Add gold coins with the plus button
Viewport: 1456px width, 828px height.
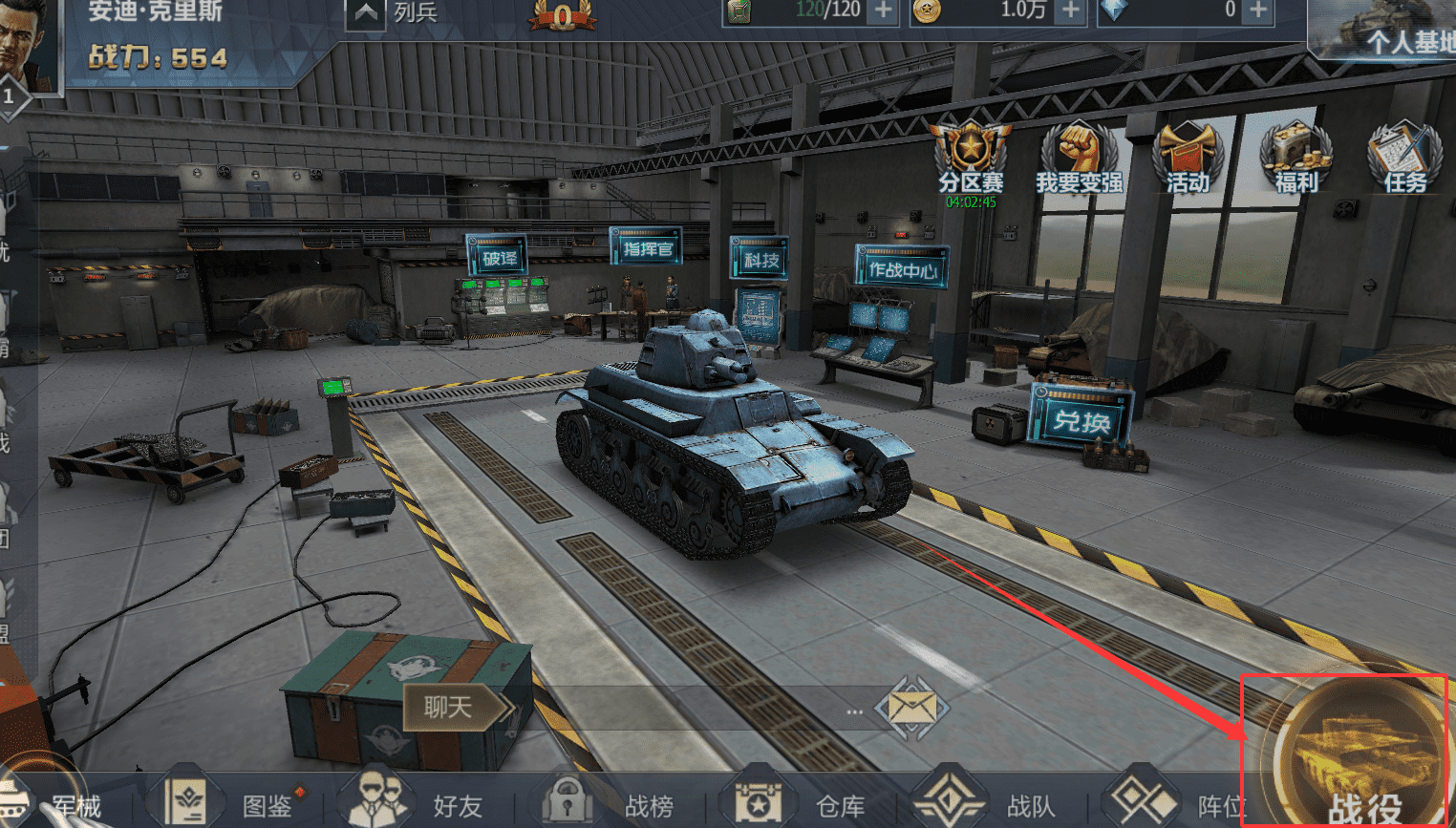pos(1071,11)
